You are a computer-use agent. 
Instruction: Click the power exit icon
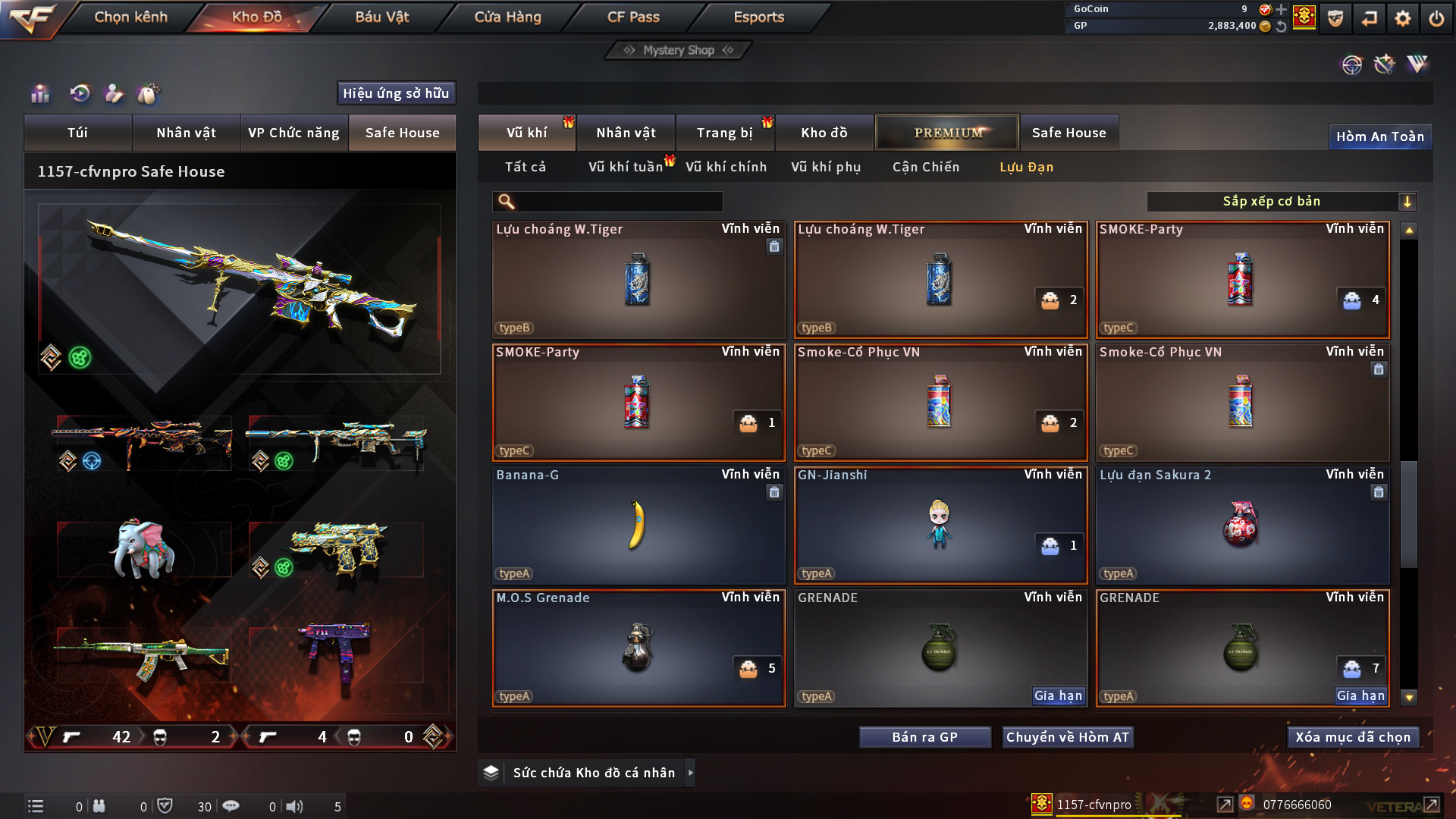1436,18
